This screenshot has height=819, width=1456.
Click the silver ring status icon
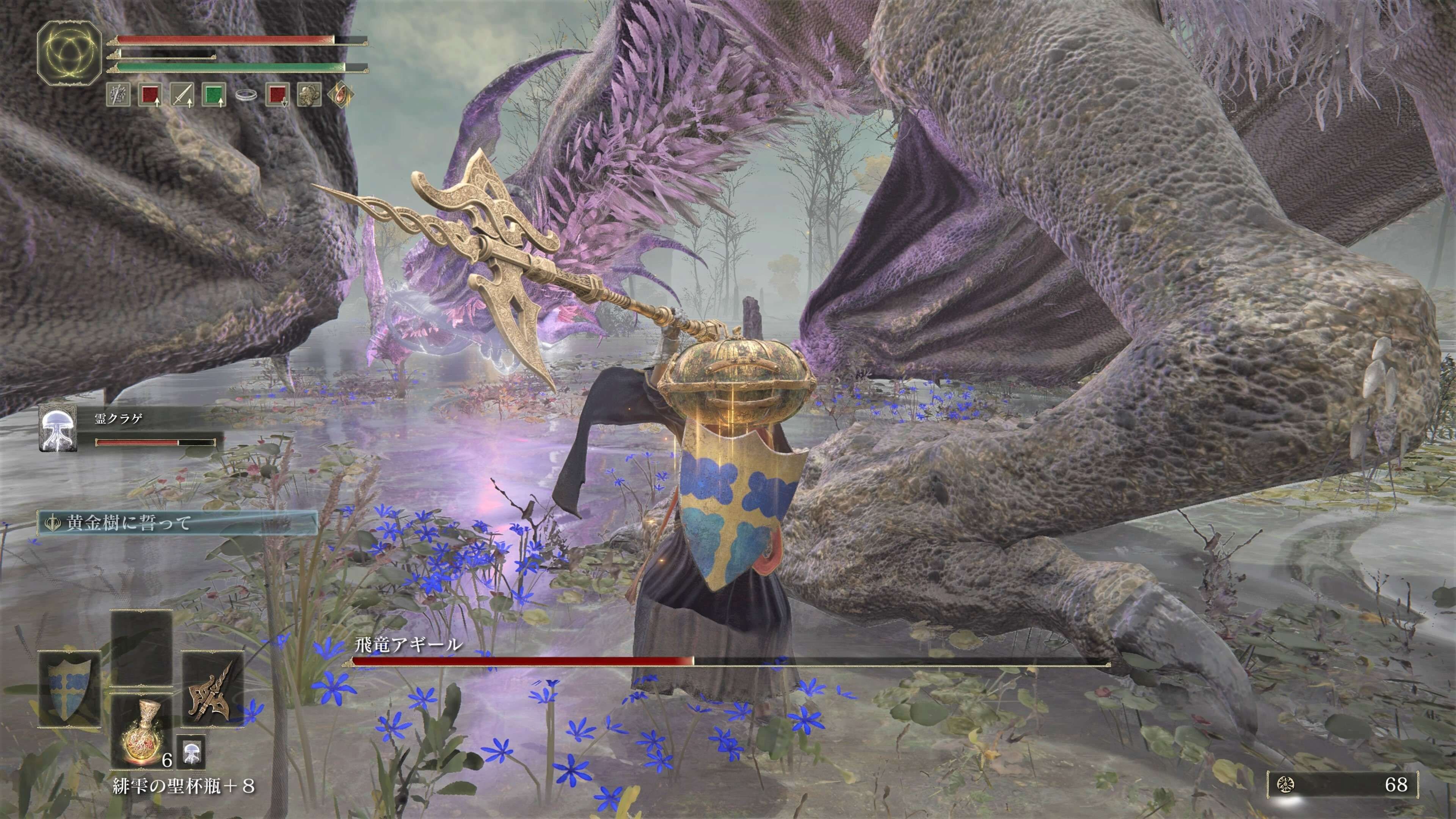tap(245, 94)
